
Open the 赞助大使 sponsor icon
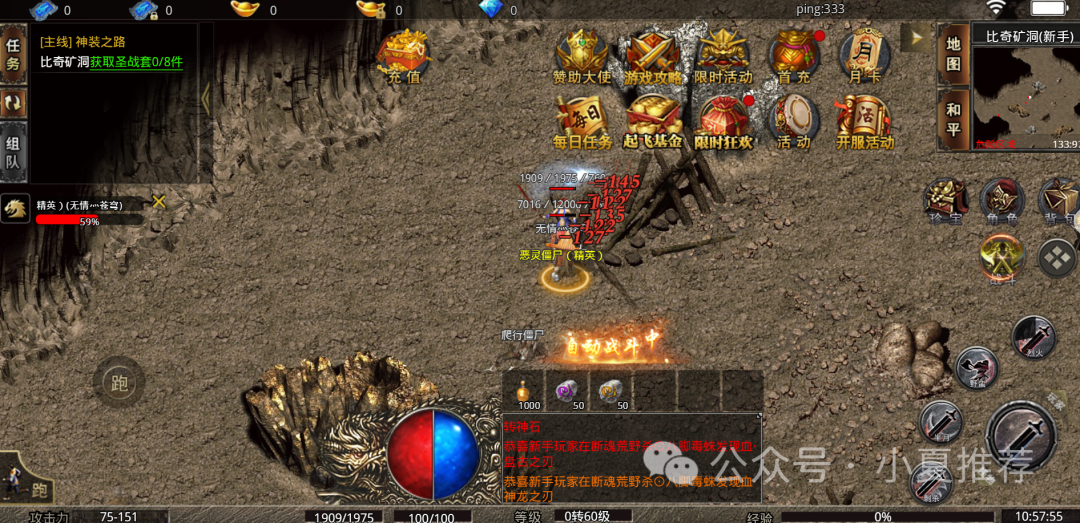point(581,56)
